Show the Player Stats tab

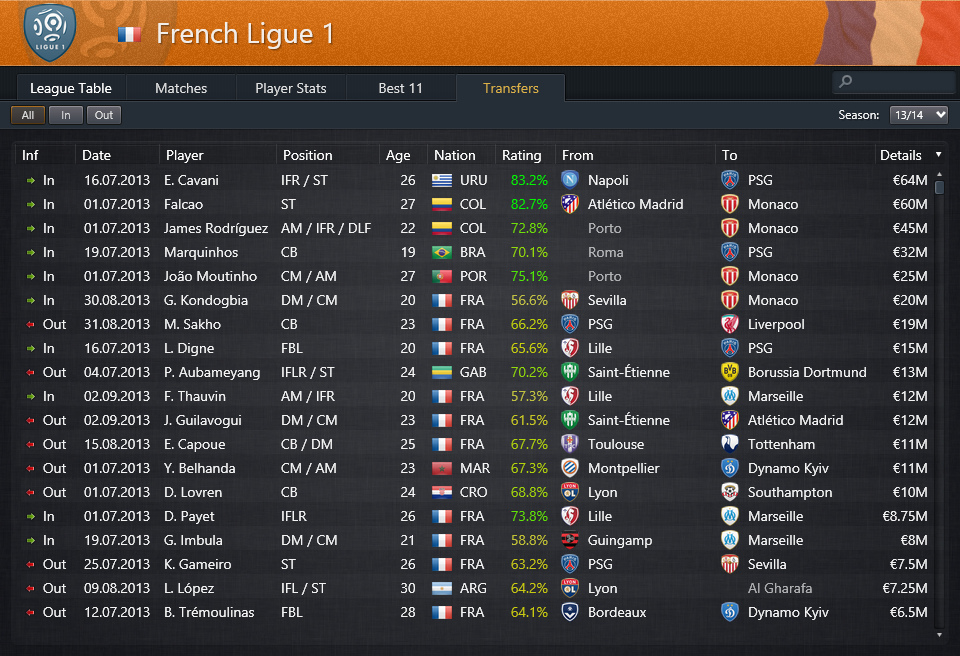click(290, 88)
